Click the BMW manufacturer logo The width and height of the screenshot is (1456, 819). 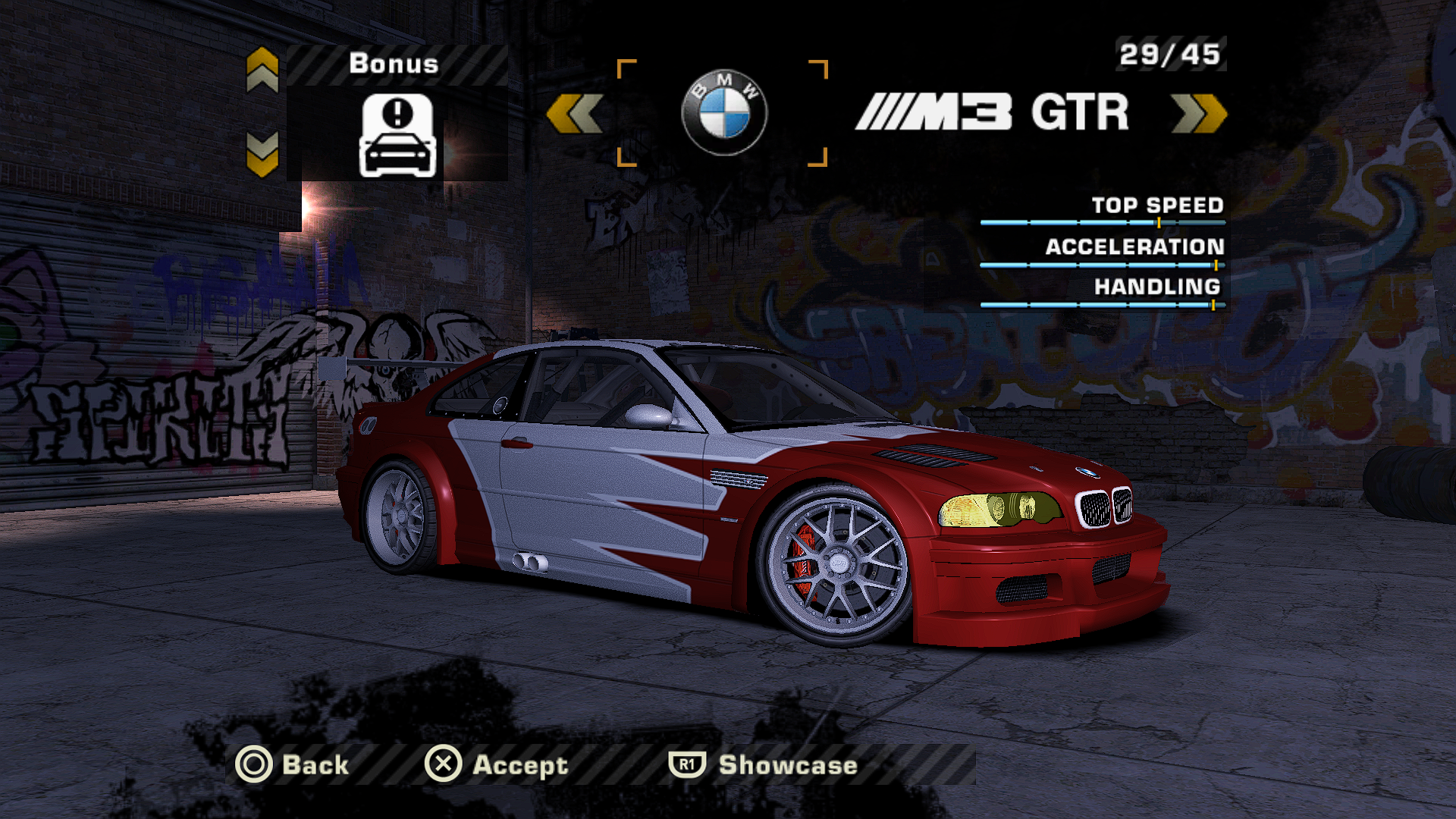(723, 112)
